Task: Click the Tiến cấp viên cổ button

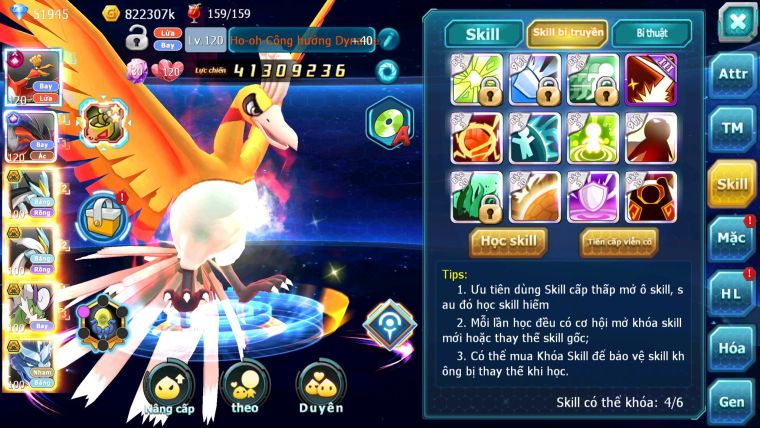Action: point(619,241)
